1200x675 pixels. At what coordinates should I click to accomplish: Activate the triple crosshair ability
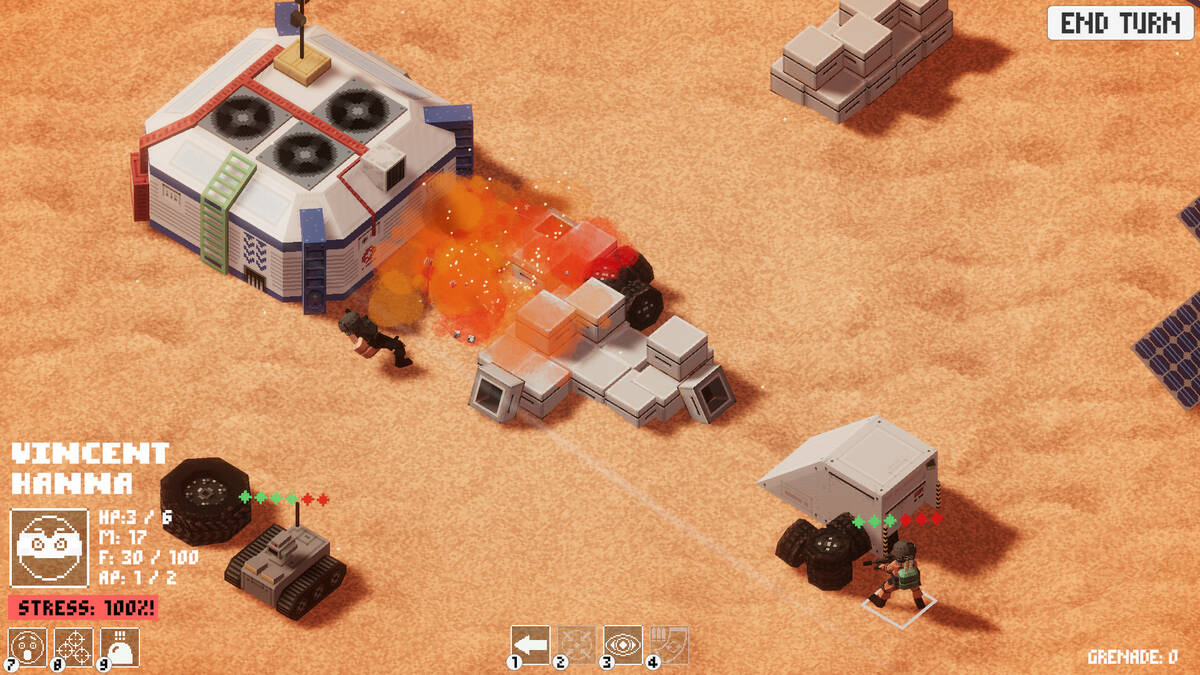[x=74, y=646]
